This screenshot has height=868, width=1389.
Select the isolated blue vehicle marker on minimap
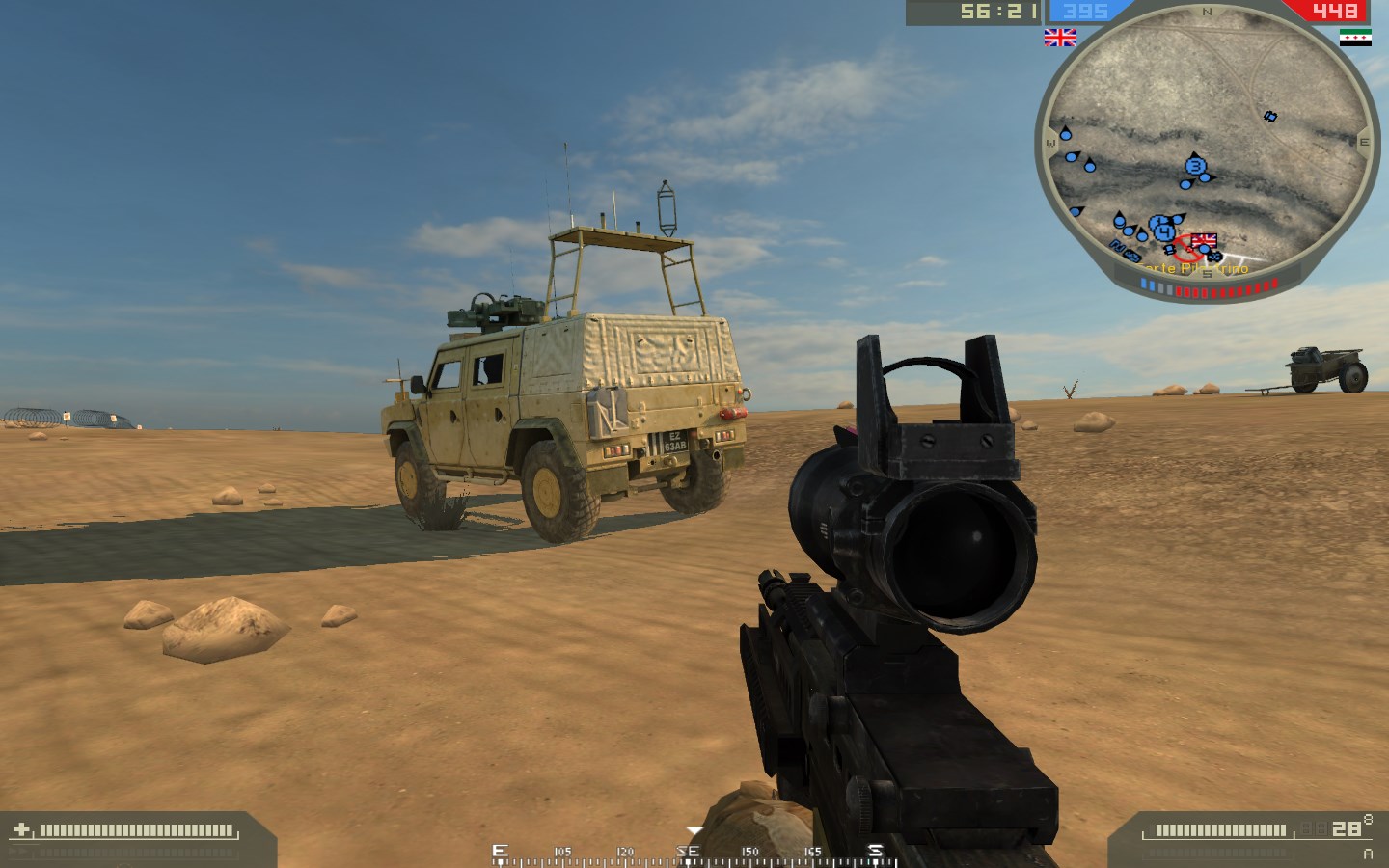(1270, 117)
